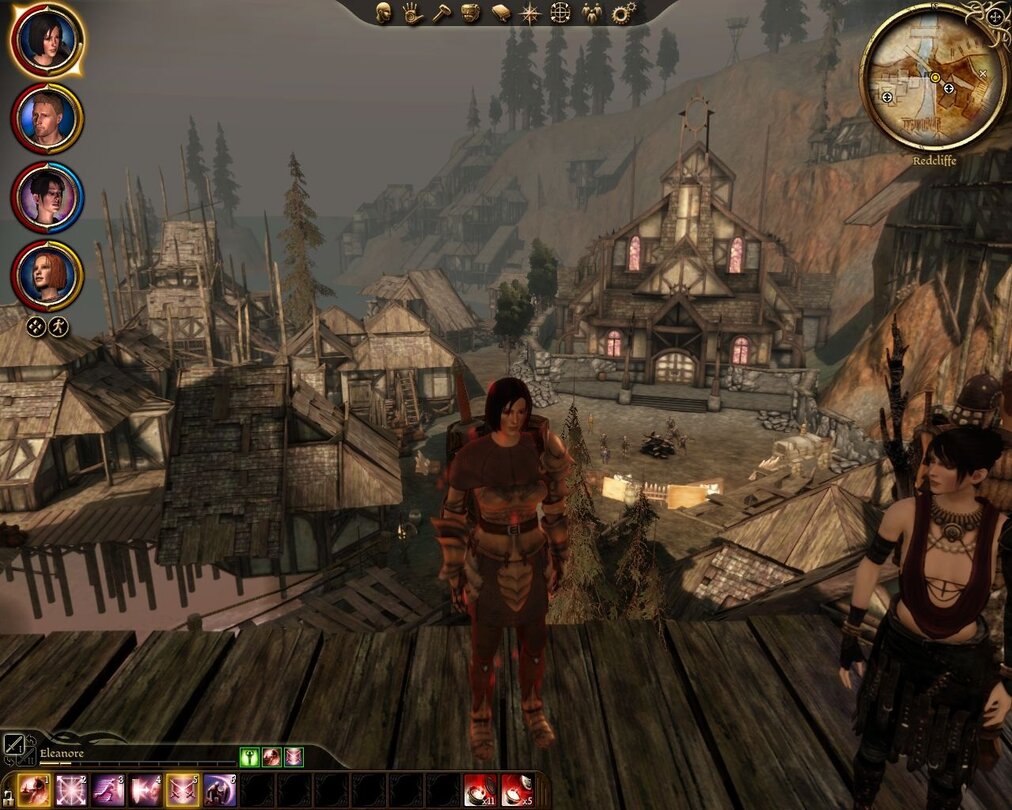This screenshot has width=1012, height=810.
Task: Click the select-all-party arrows button
Action: point(36,326)
